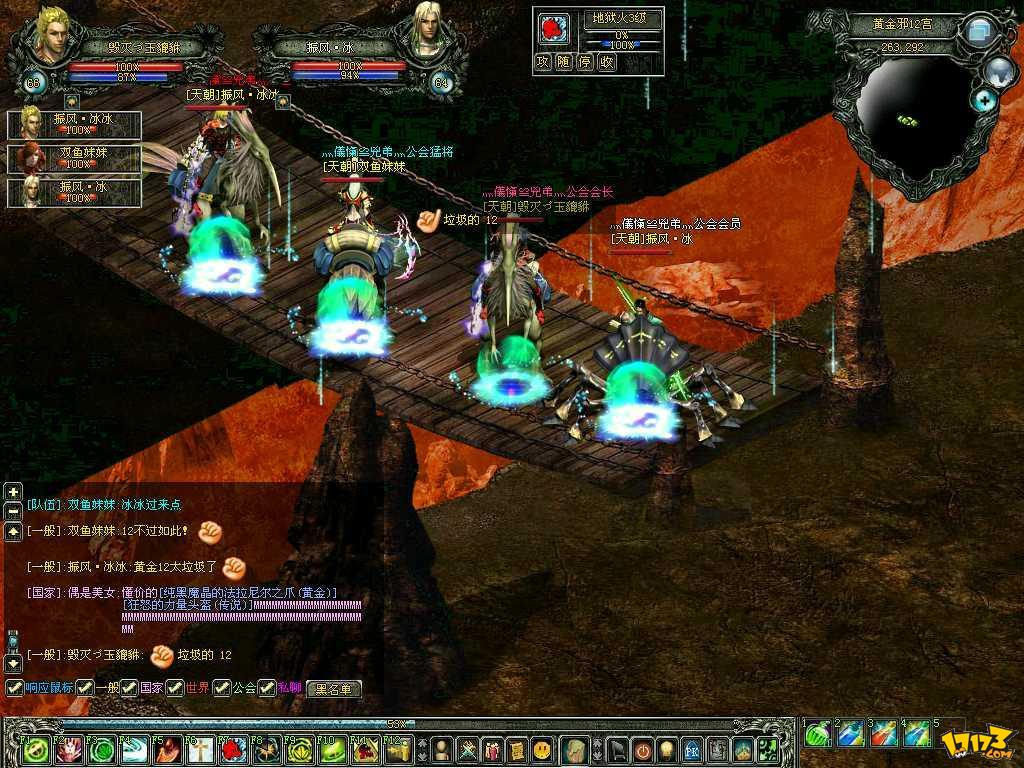
Task: Shrink the chat window with the minus button
Action: pyautogui.click(x=13, y=510)
